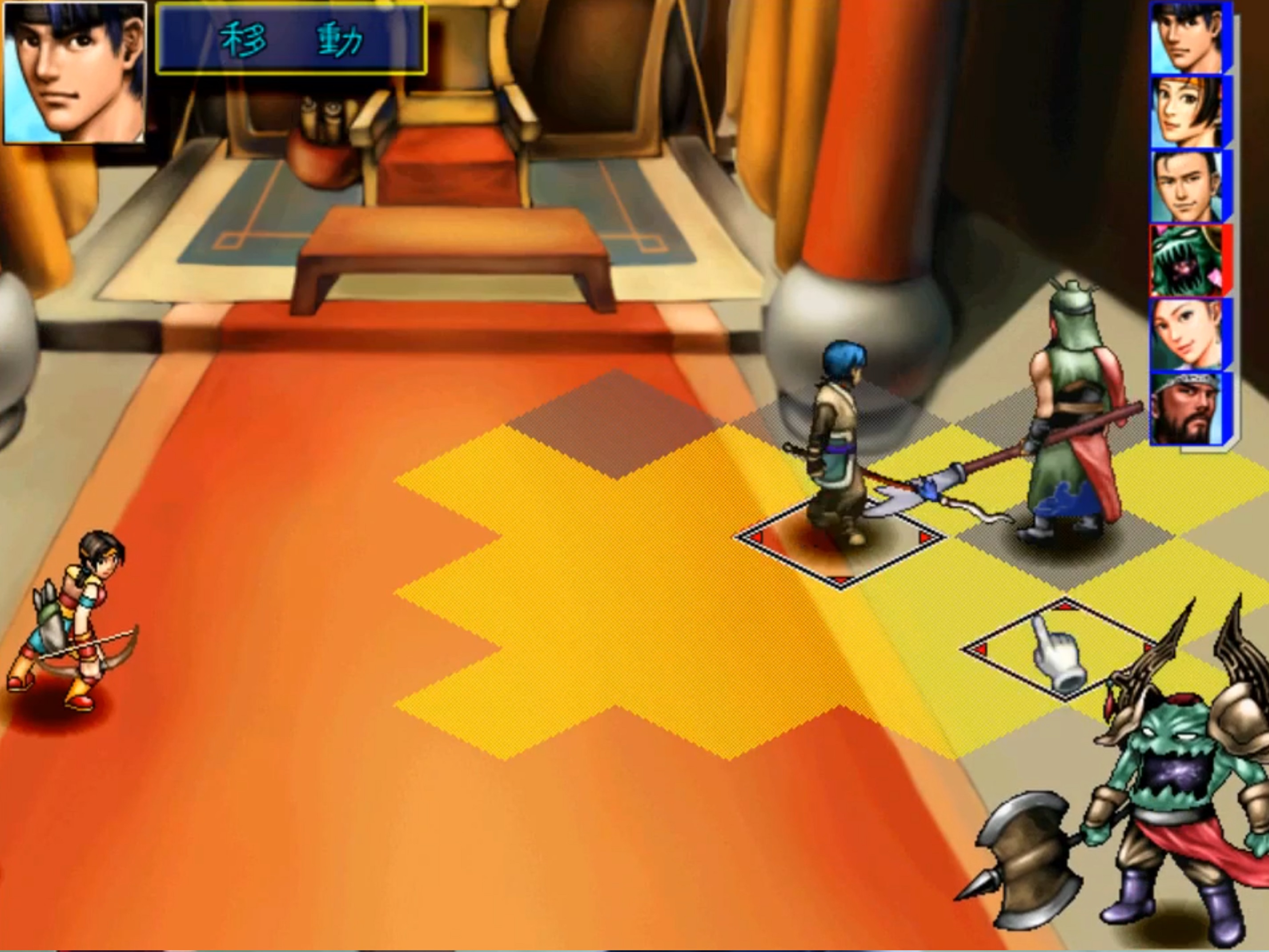Screen dimensions: 1269x952
Task: Pick the smirking dark-haired man's turn order portrait
Action: coord(1186,186)
